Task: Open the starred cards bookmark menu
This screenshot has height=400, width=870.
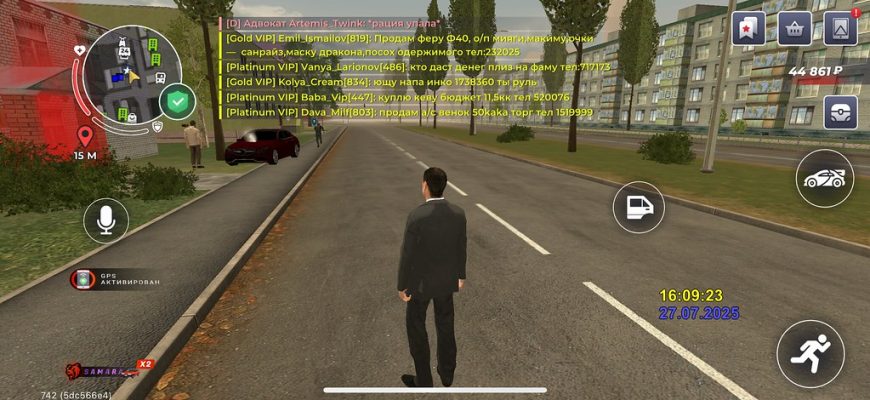Action: (x=748, y=28)
